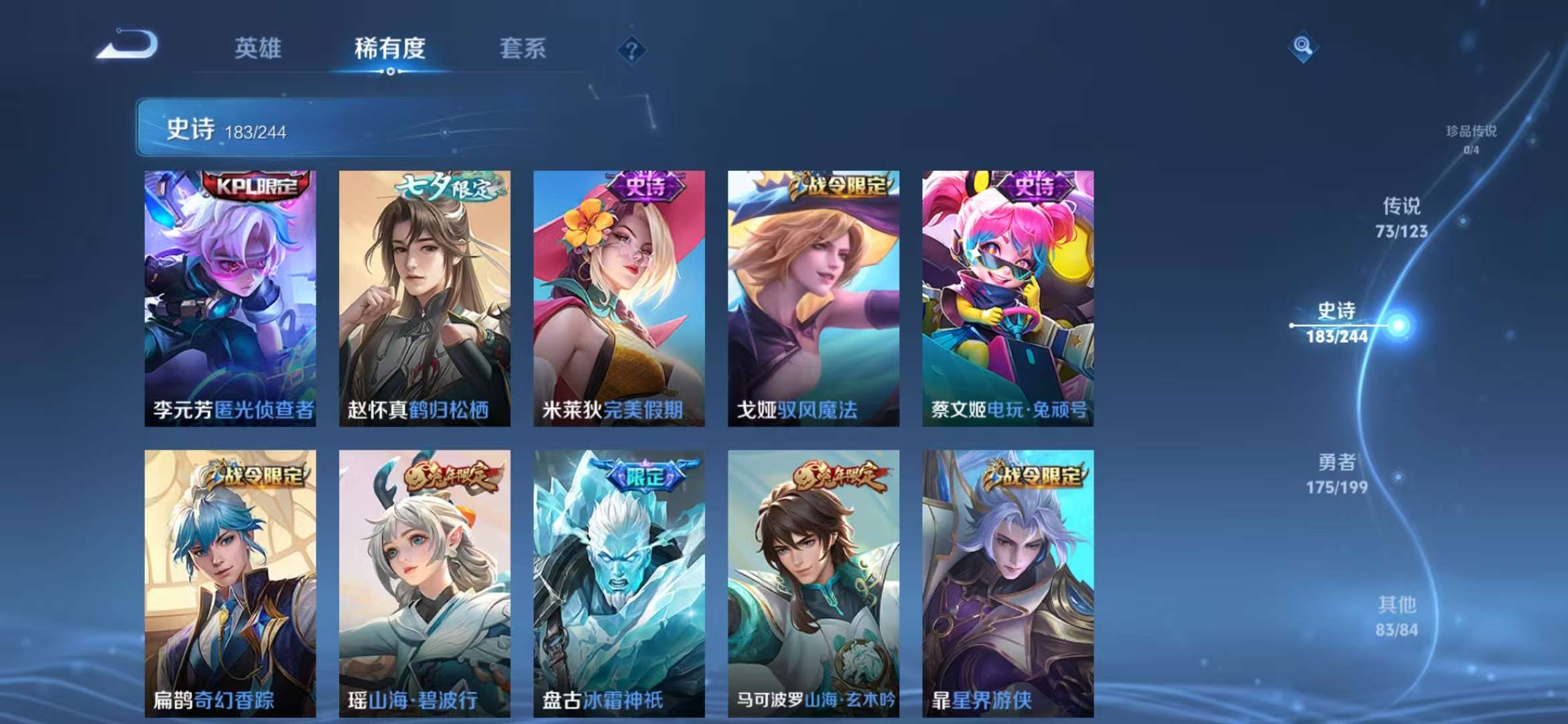Switch to the 套系 tab
The height and width of the screenshot is (724, 1568).
(x=521, y=48)
